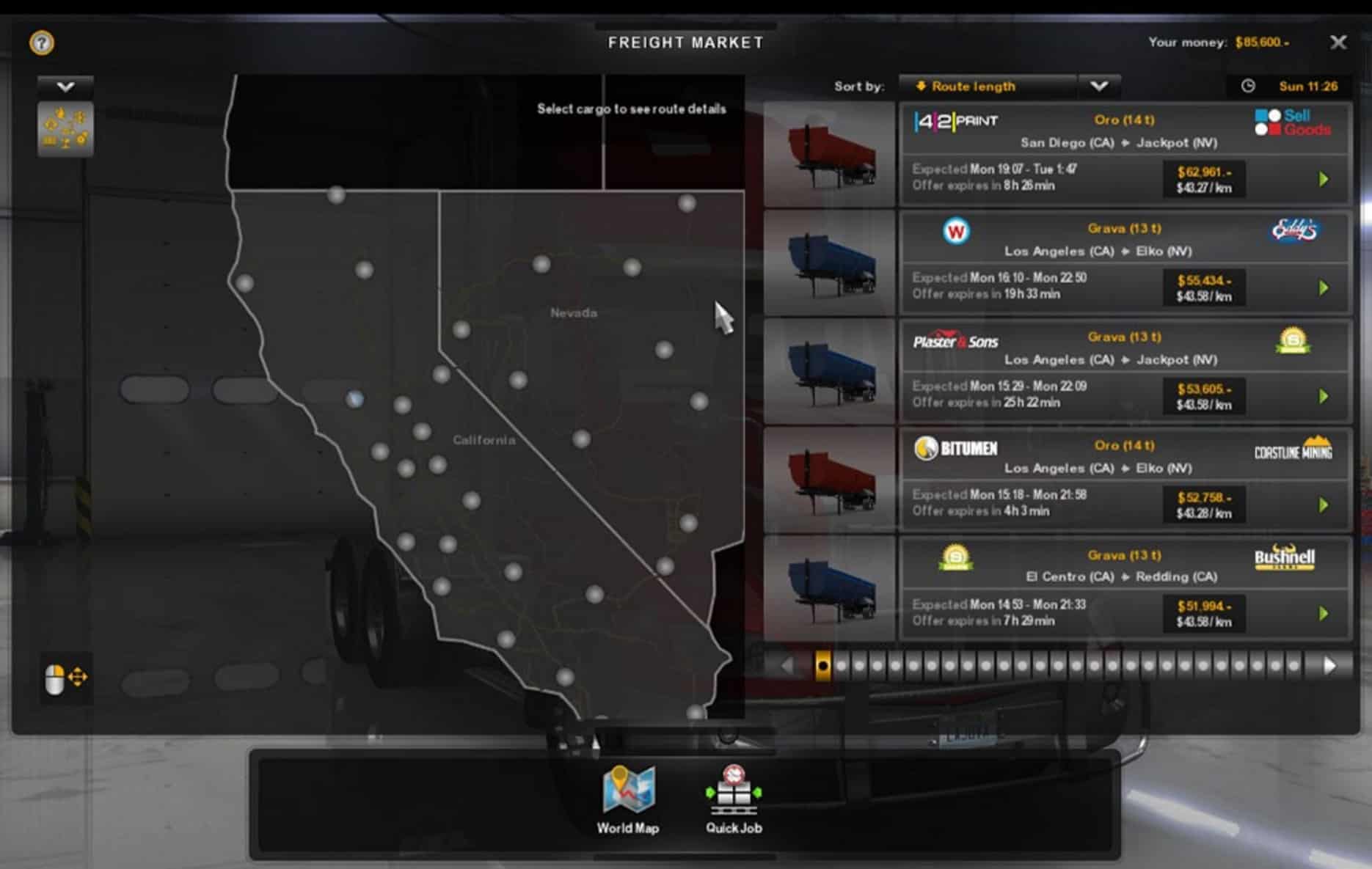Click the green arrow on the $51,994 offer
Screen dimensions: 1372x869
[x=1324, y=614]
